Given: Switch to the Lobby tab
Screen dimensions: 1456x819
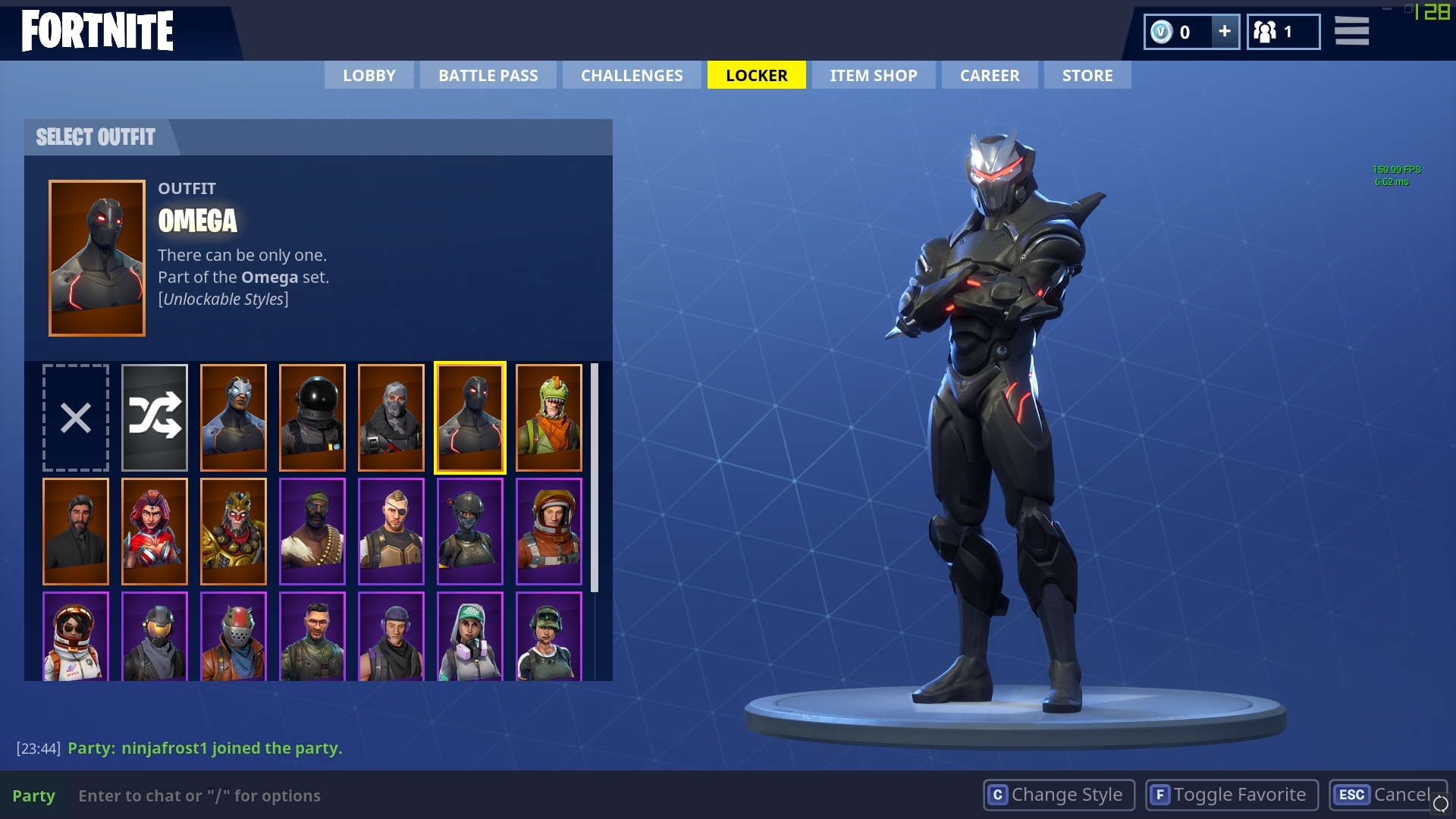Looking at the screenshot, I should 369,75.
